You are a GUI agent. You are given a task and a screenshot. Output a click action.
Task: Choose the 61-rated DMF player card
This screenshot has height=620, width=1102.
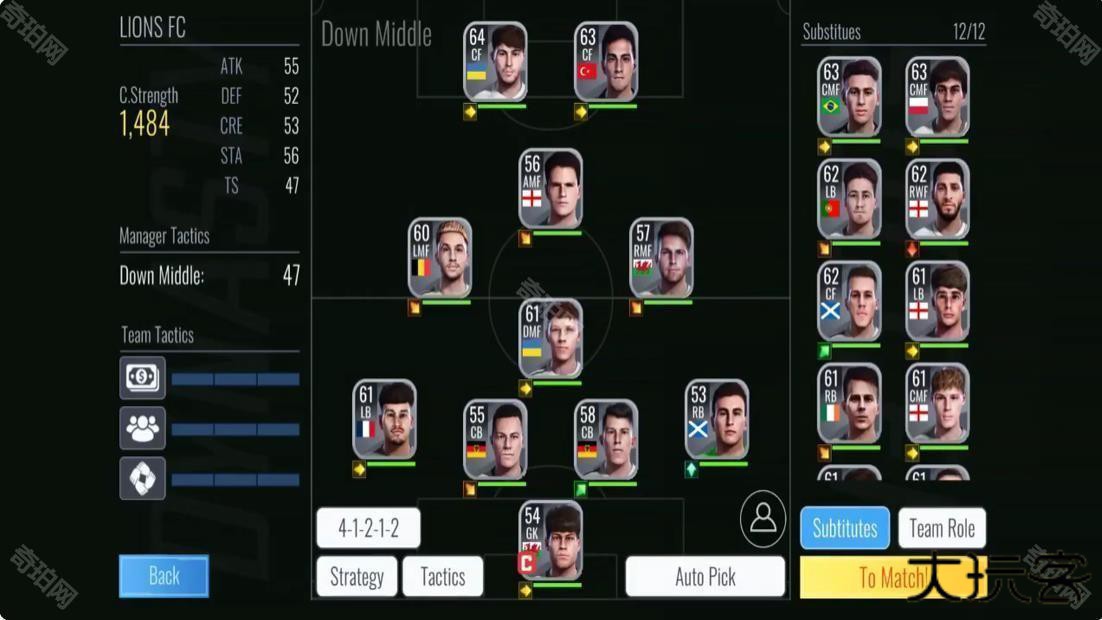(551, 339)
